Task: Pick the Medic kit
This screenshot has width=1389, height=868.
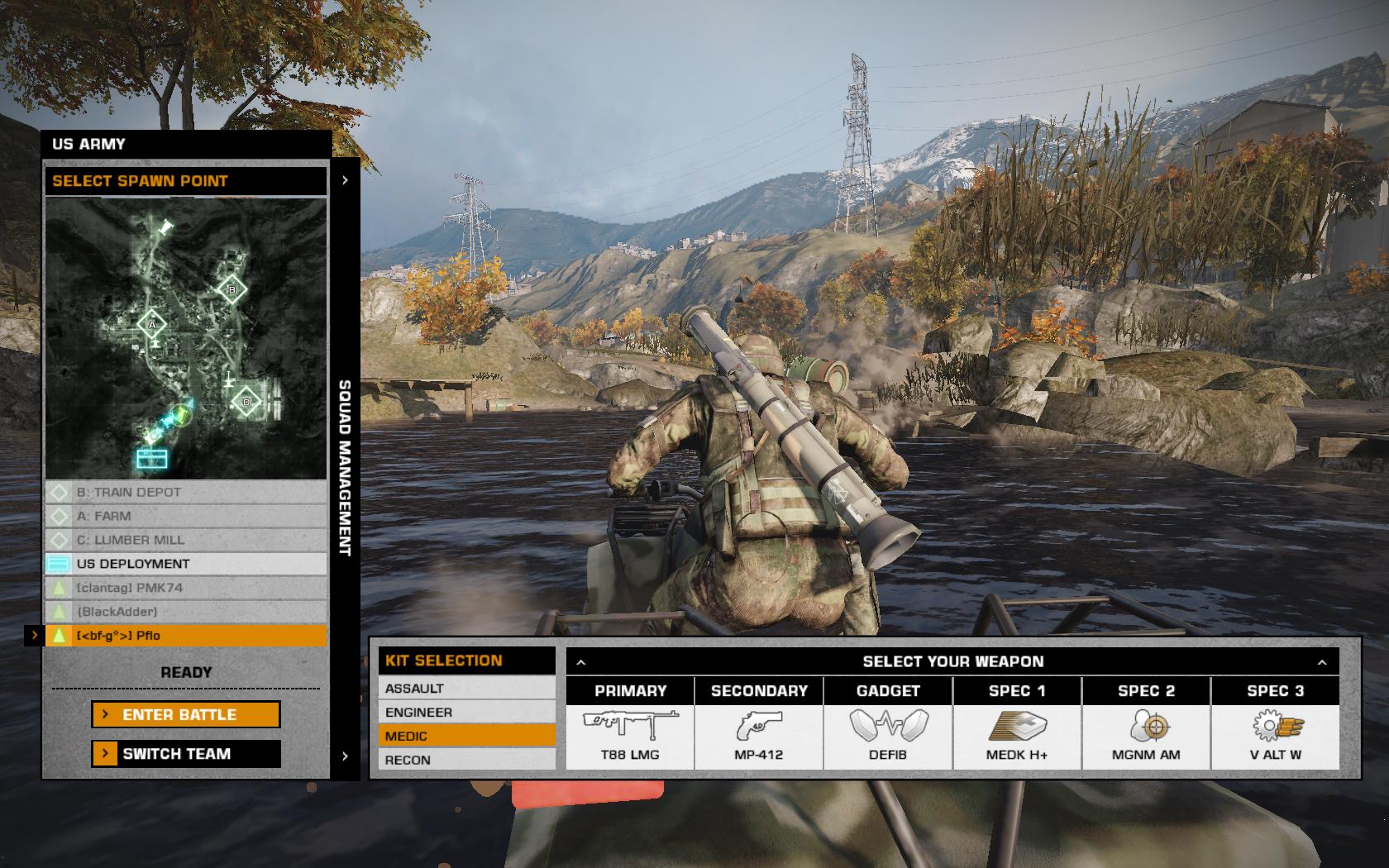Action: 466,736
